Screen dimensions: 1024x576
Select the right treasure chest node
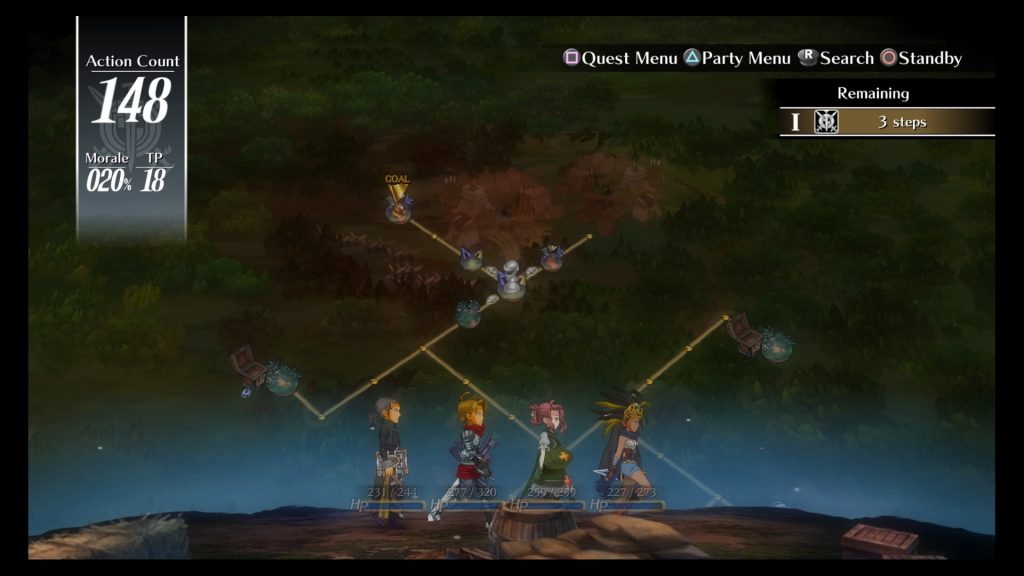click(745, 334)
